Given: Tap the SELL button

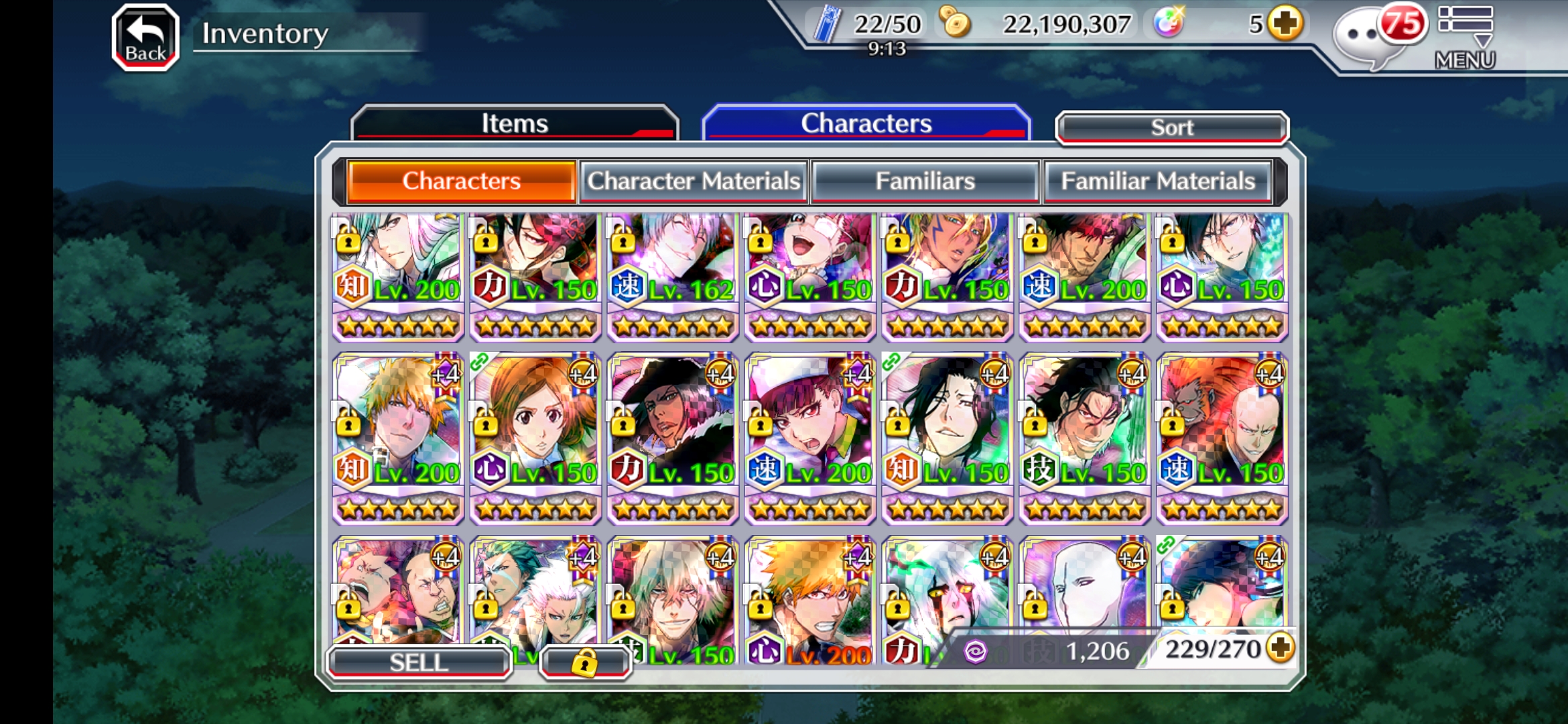Looking at the screenshot, I should pyautogui.click(x=419, y=662).
